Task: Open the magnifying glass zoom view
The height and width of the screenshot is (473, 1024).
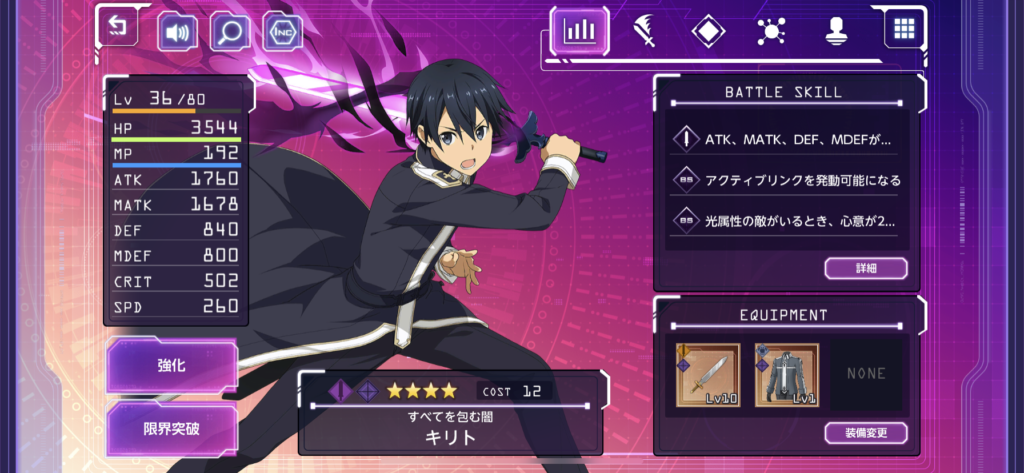Action: (230, 33)
